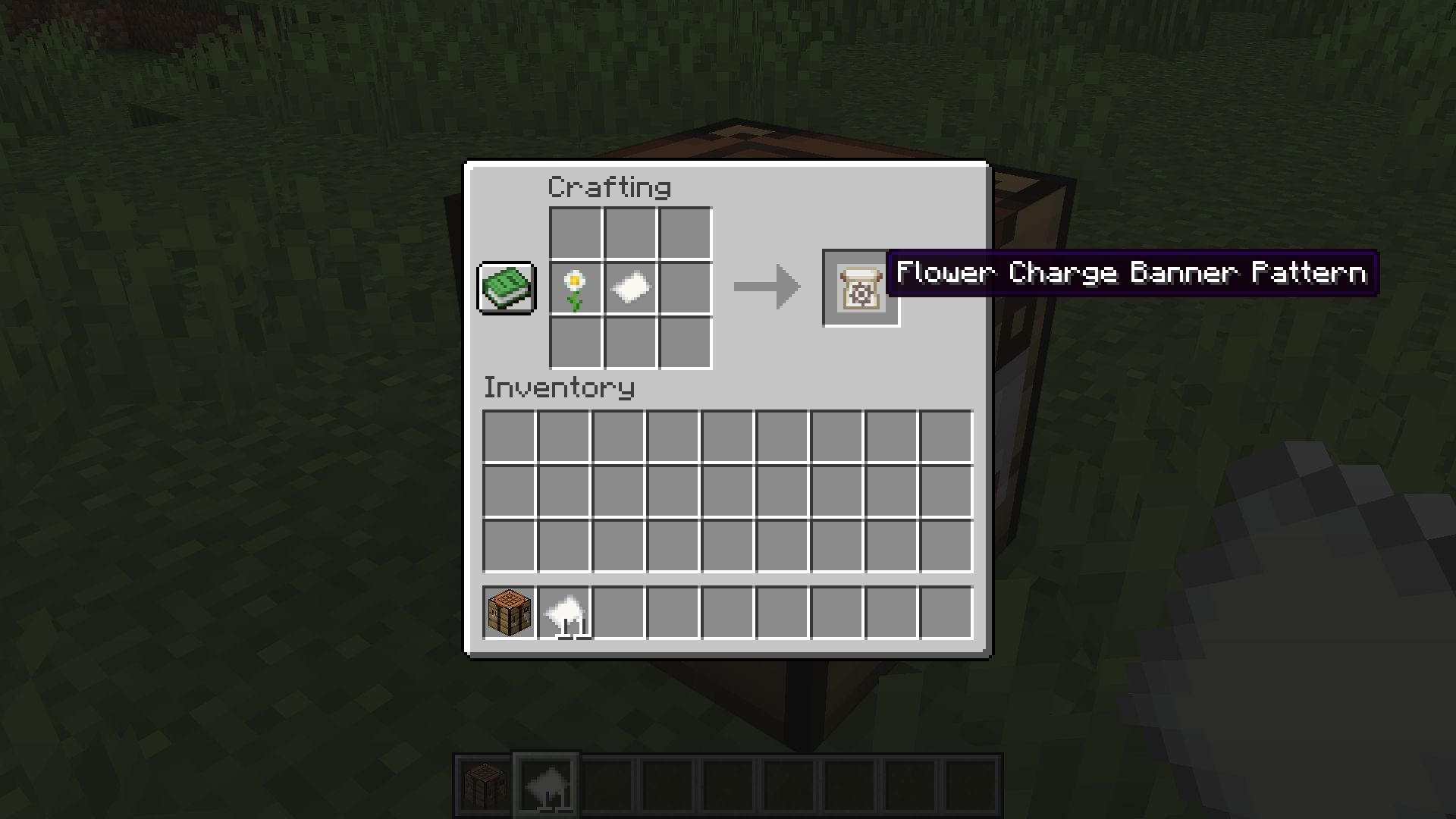Image resolution: width=1456 pixels, height=819 pixels.
Task: Open the recipe book
Action: (x=506, y=288)
